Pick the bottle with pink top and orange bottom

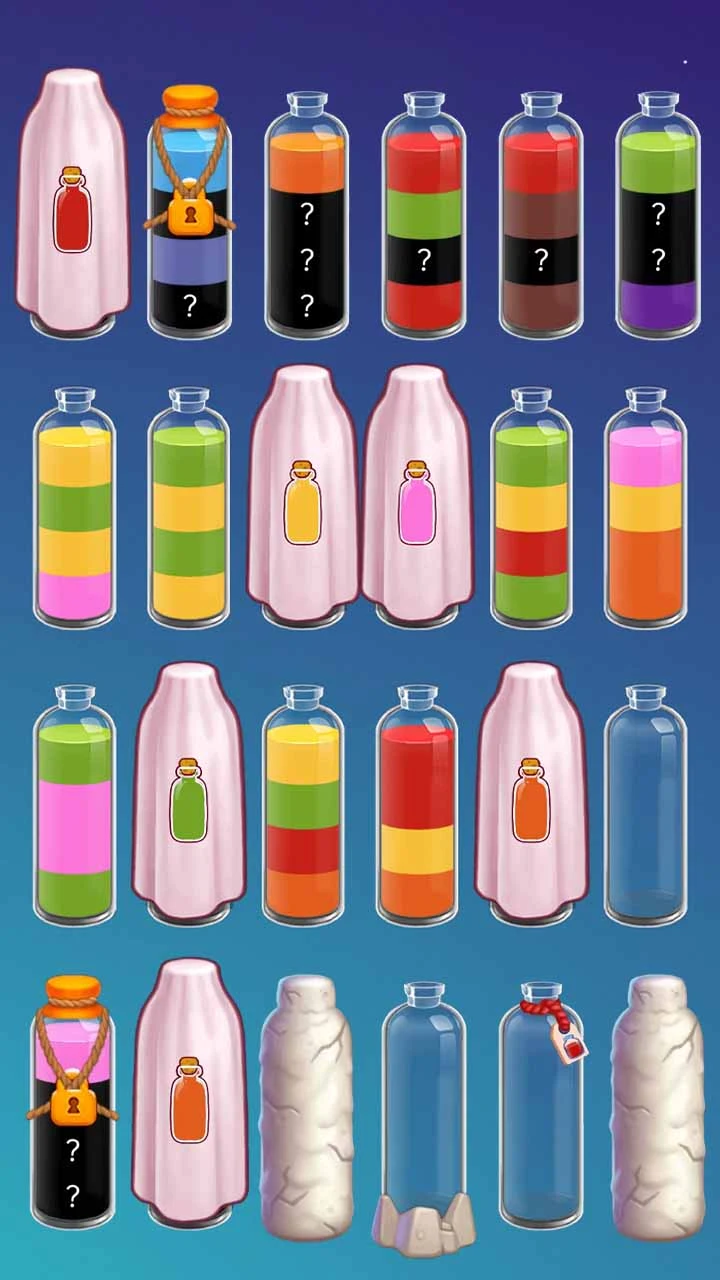(646, 510)
